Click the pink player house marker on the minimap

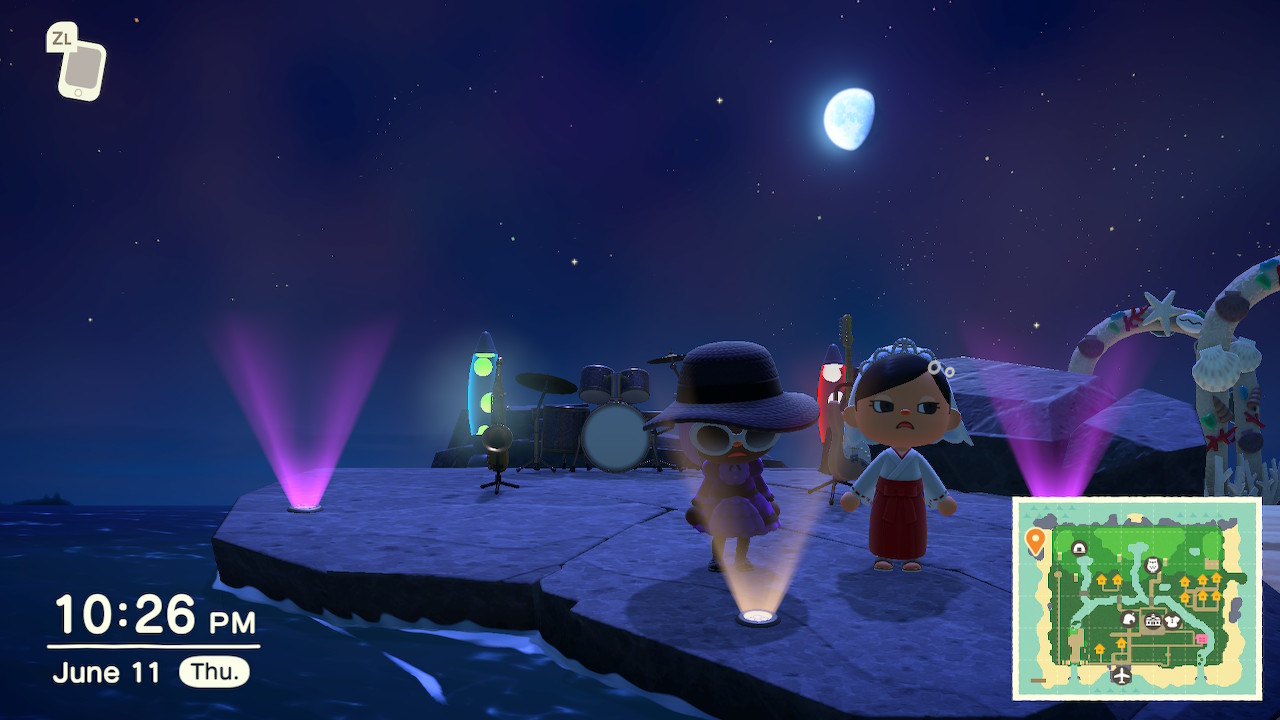pos(1201,639)
